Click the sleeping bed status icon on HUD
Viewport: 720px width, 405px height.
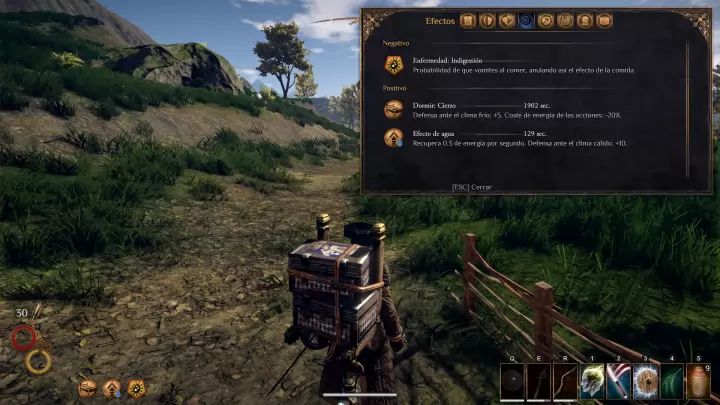click(88, 388)
